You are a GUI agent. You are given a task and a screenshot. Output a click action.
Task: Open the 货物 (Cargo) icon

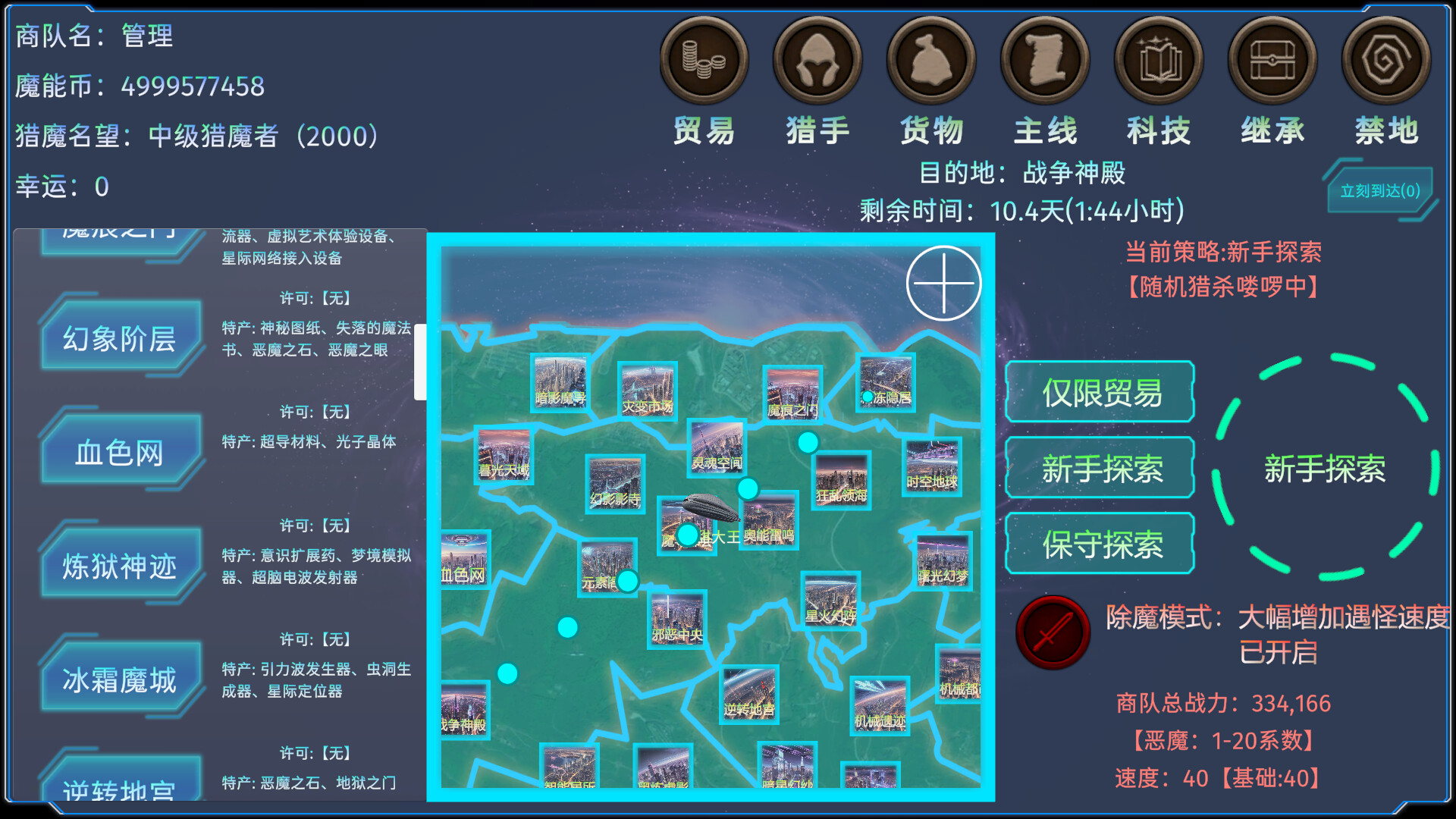tap(931, 61)
